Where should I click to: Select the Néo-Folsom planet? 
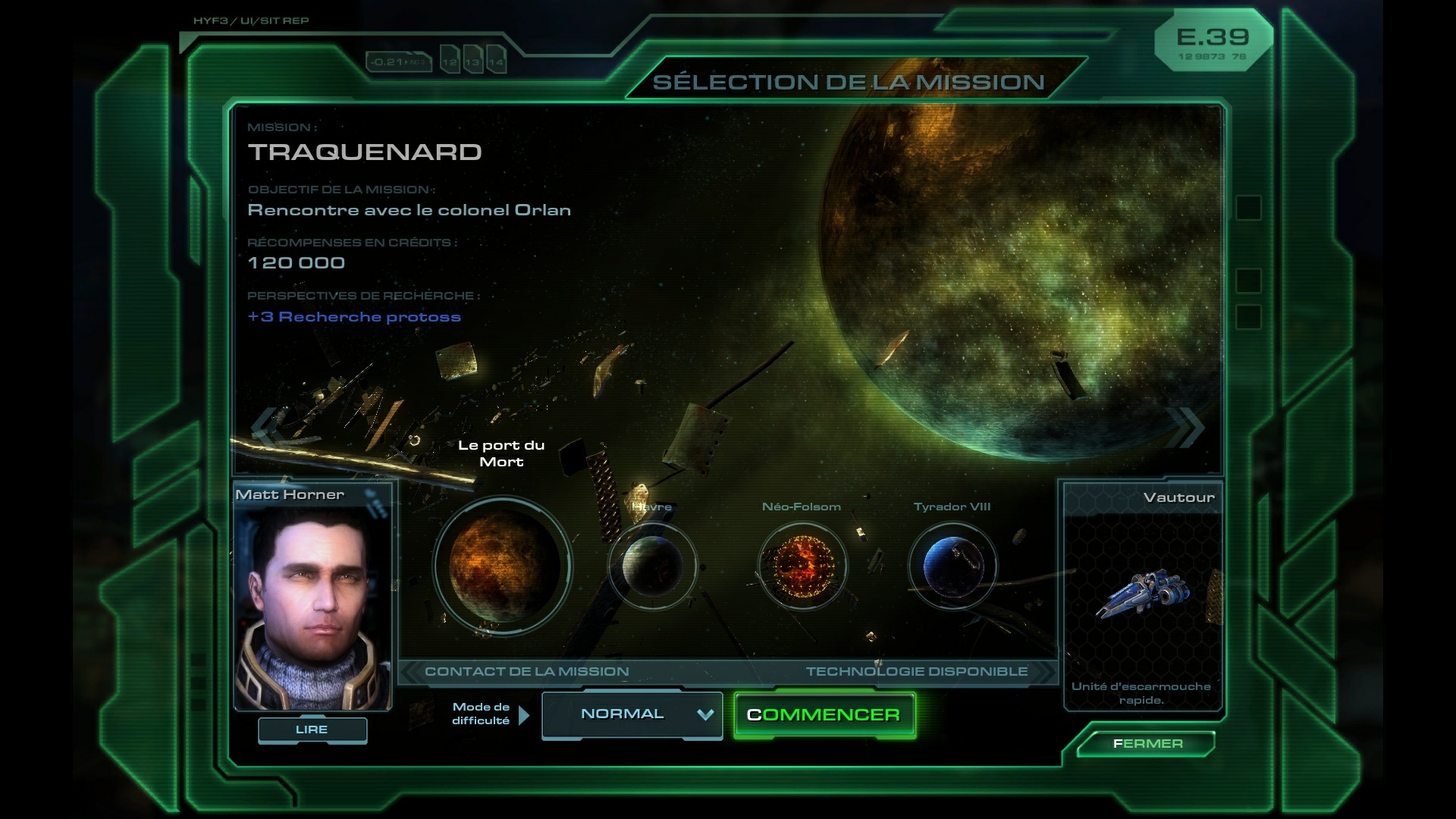point(802,566)
